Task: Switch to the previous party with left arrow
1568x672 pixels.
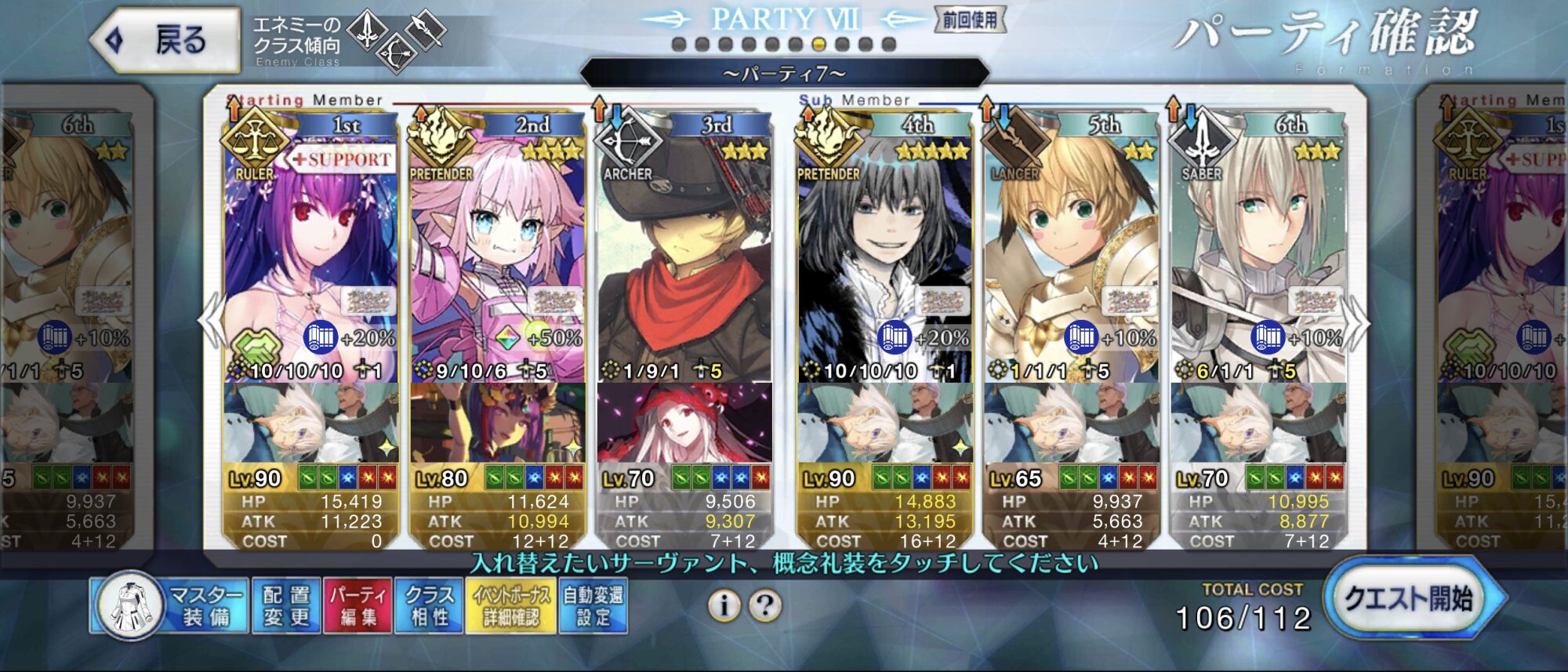Action: (x=210, y=321)
